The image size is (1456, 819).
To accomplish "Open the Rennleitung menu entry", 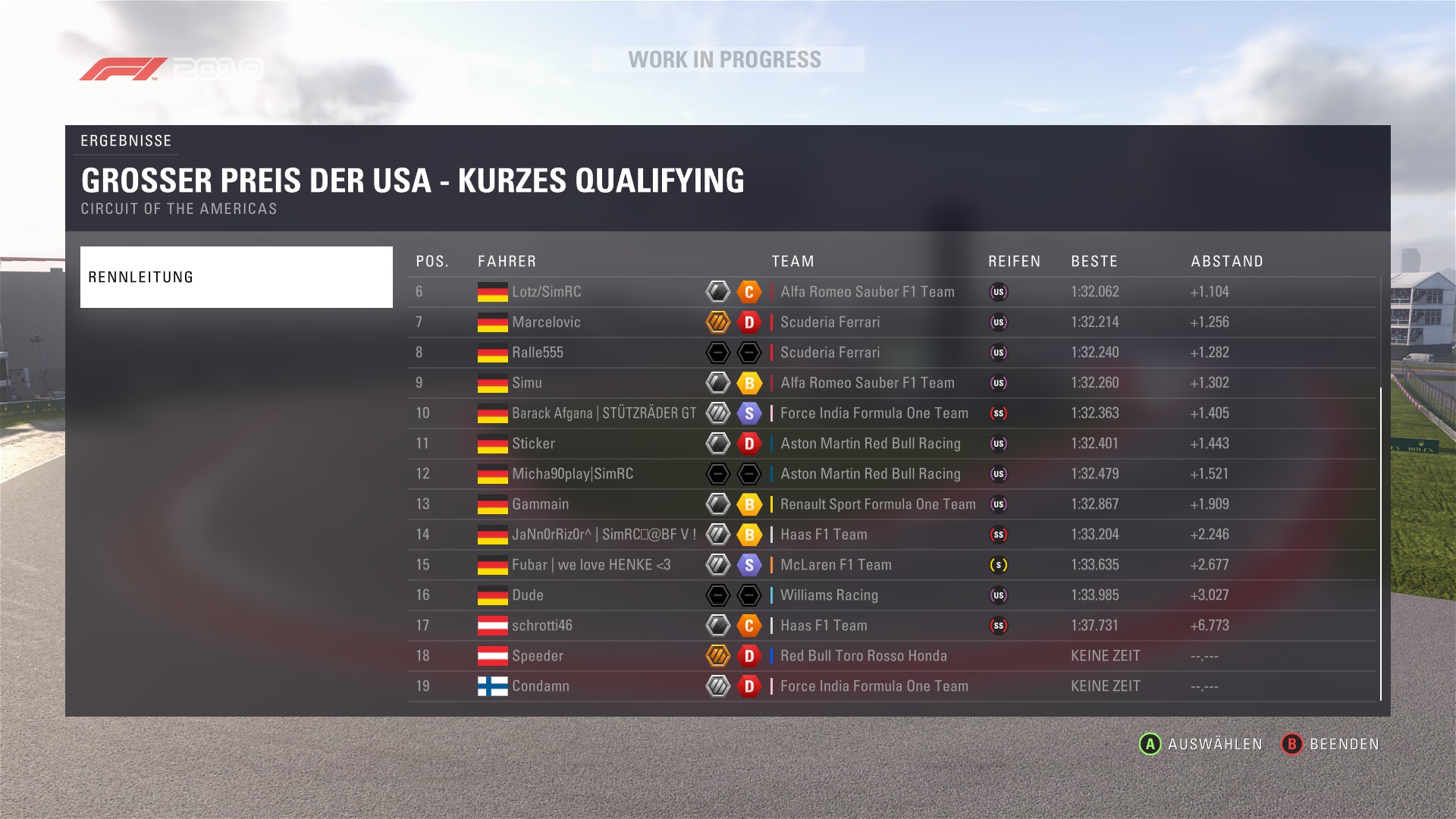I will [236, 277].
